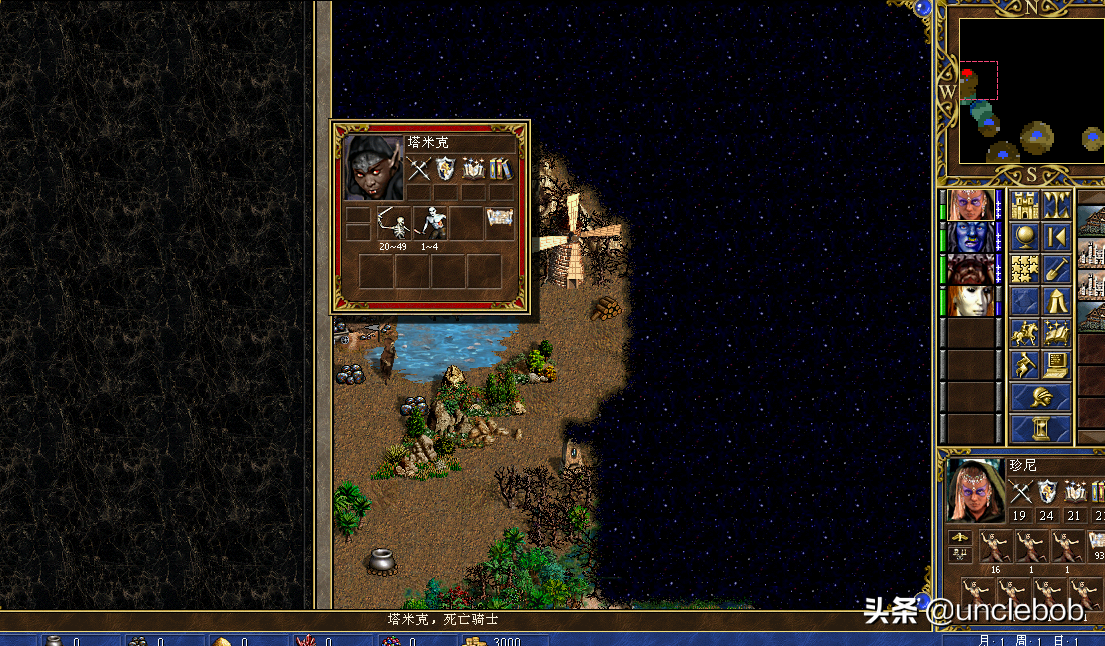End turn with the hourglass button
This screenshot has height=646, width=1105.
tap(1040, 429)
